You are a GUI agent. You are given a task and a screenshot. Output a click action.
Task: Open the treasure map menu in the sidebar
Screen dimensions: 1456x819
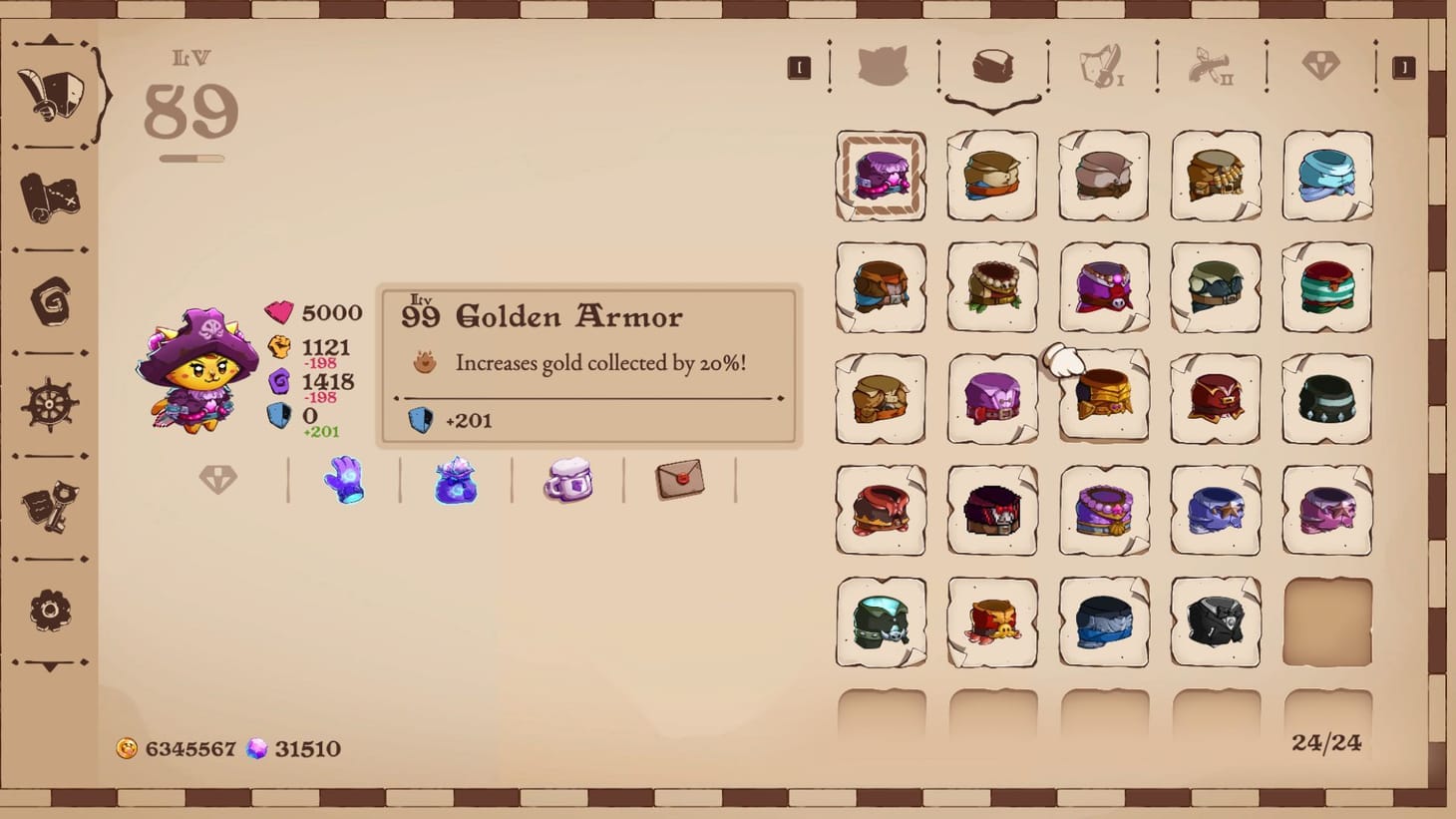tap(49, 196)
